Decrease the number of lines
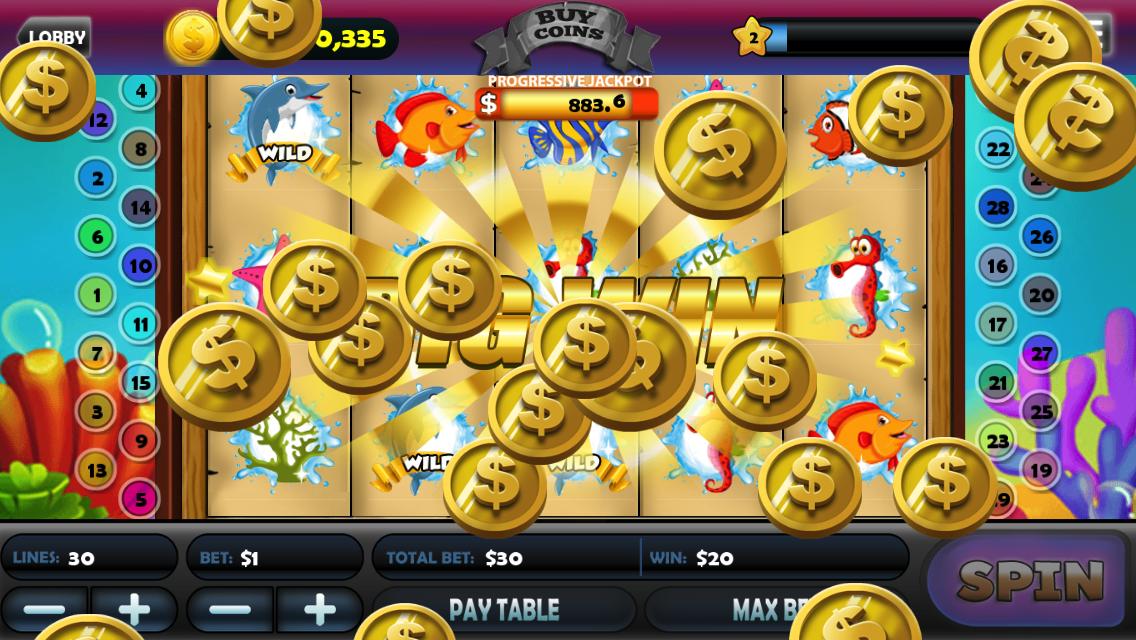Image resolution: width=1136 pixels, height=640 pixels. point(45,609)
